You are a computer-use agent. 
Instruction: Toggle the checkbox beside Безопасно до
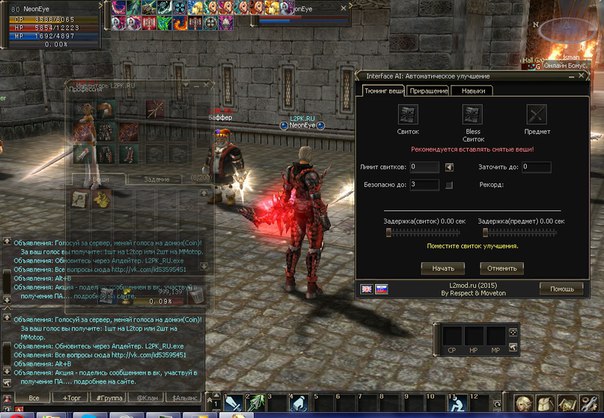point(449,185)
